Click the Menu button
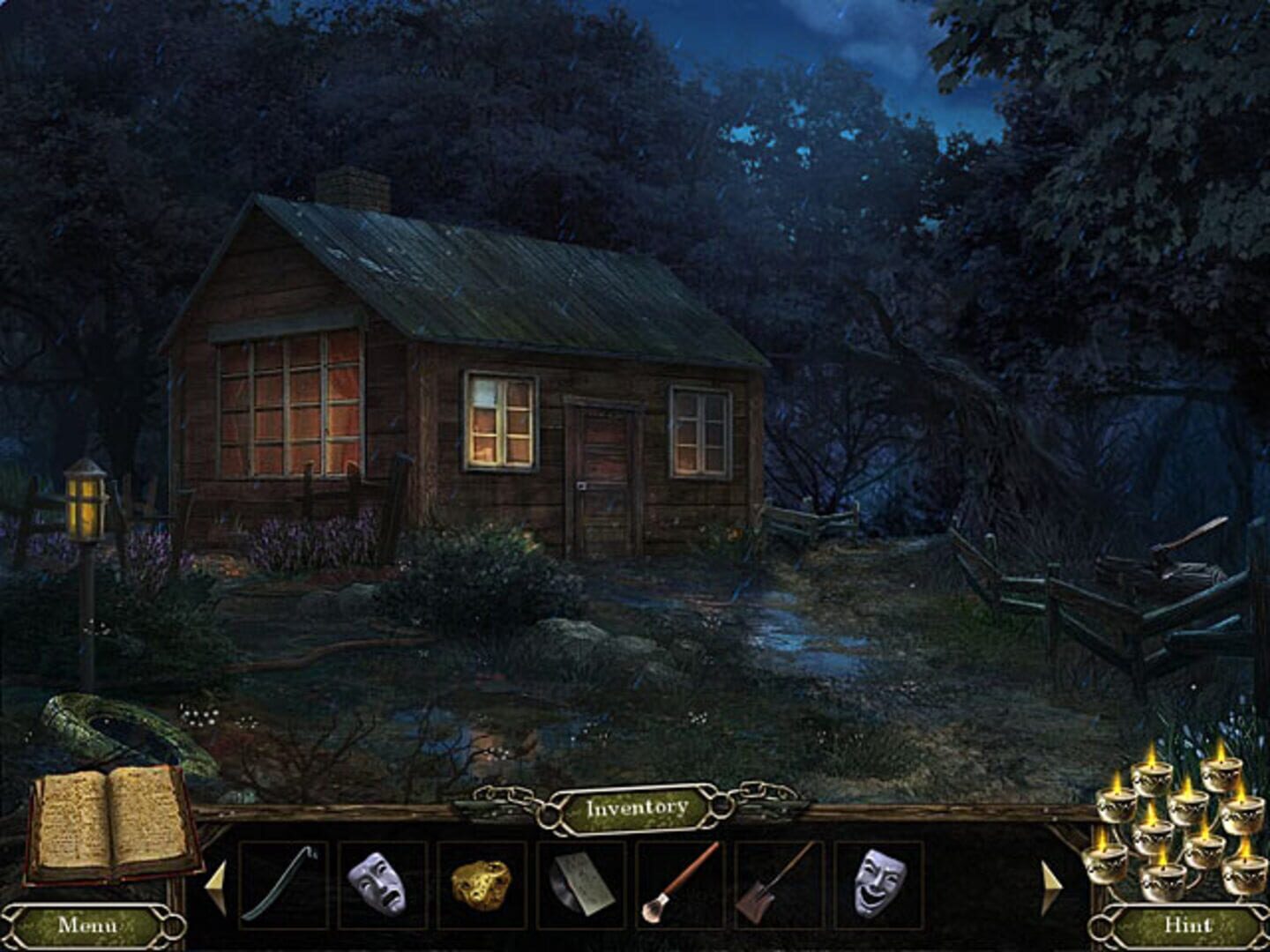The height and width of the screenshot is (952, 1270). [x=88, y=926]
